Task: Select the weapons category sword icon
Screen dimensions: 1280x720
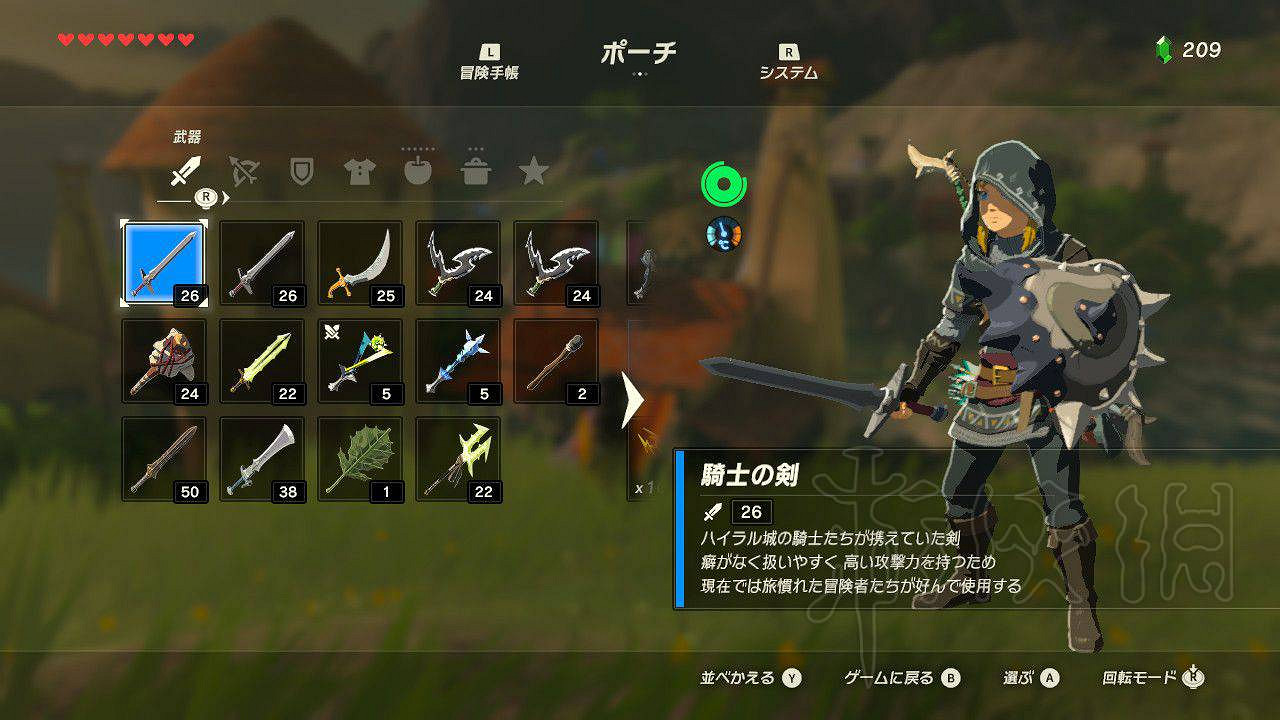Action: (183, 174)
